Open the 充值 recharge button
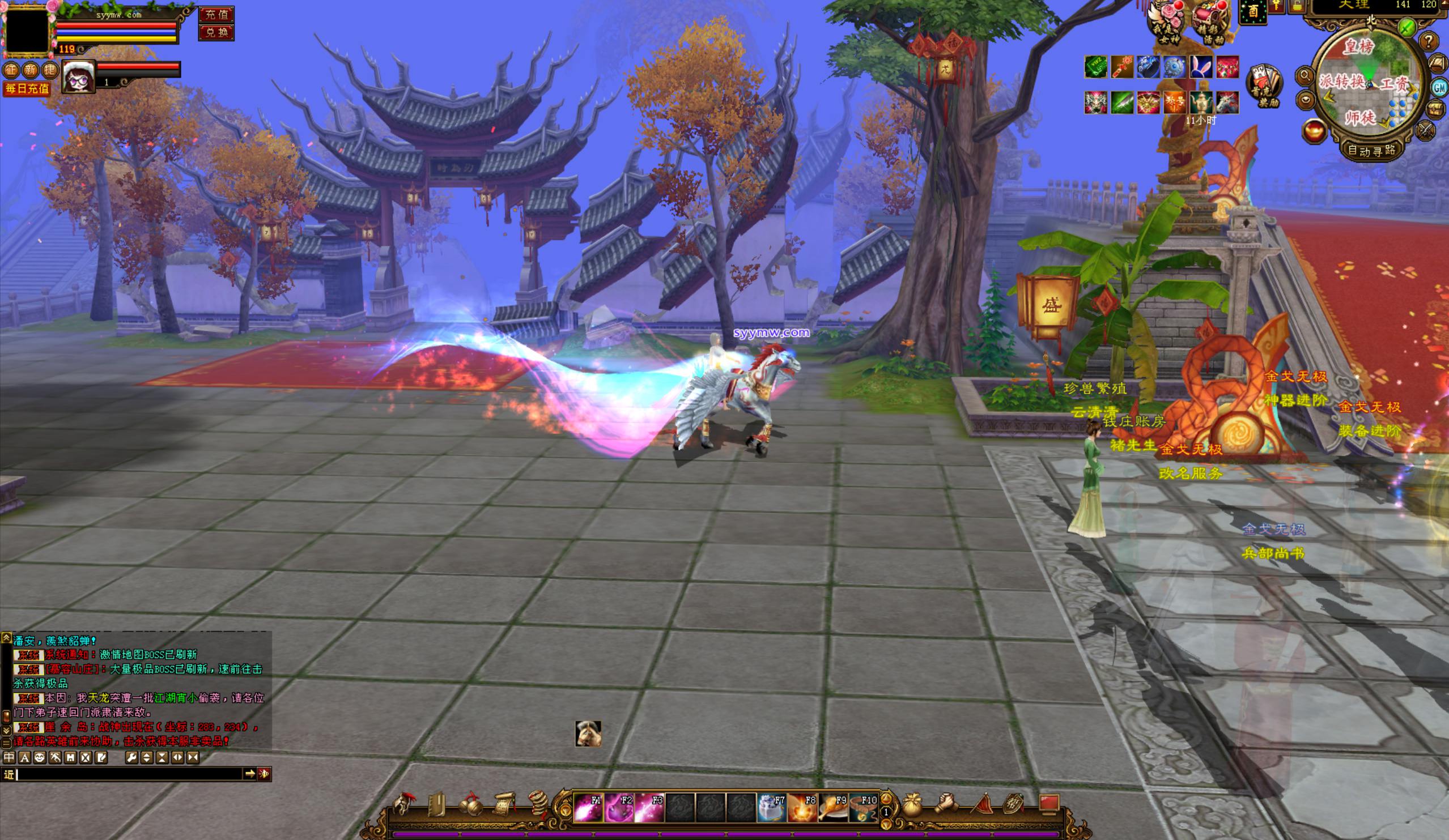The width and height of the screenshot is (1449, 840). [x=216, y=14]
